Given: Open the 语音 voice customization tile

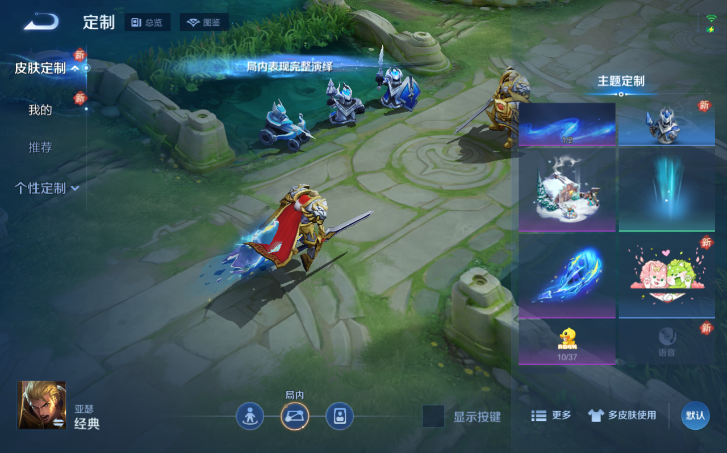Looking at the screenshot, I should point(666,341).
